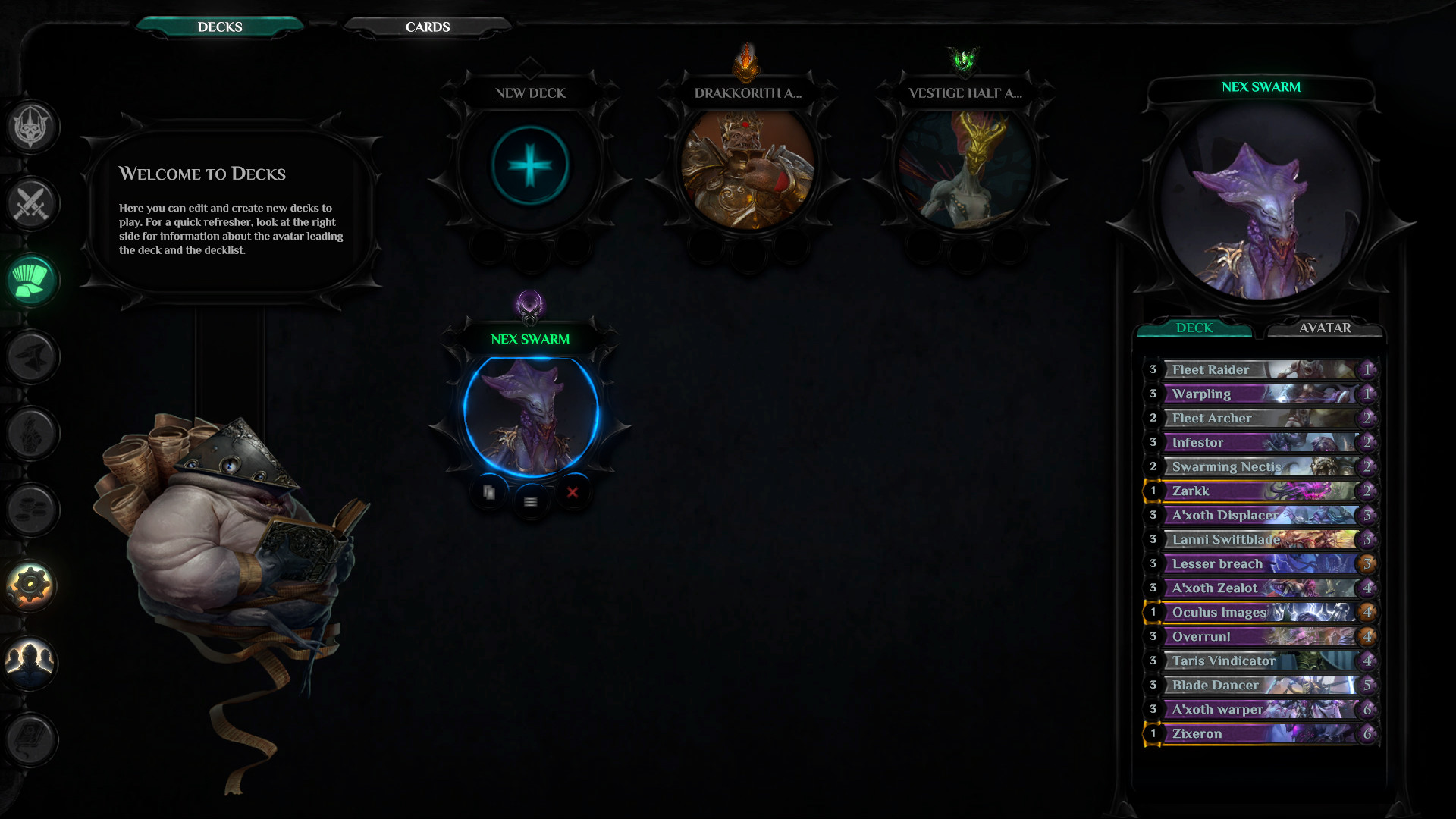Open settings via the gear icon
Viewport: 1456px width, 819px height.
[31, 585]
